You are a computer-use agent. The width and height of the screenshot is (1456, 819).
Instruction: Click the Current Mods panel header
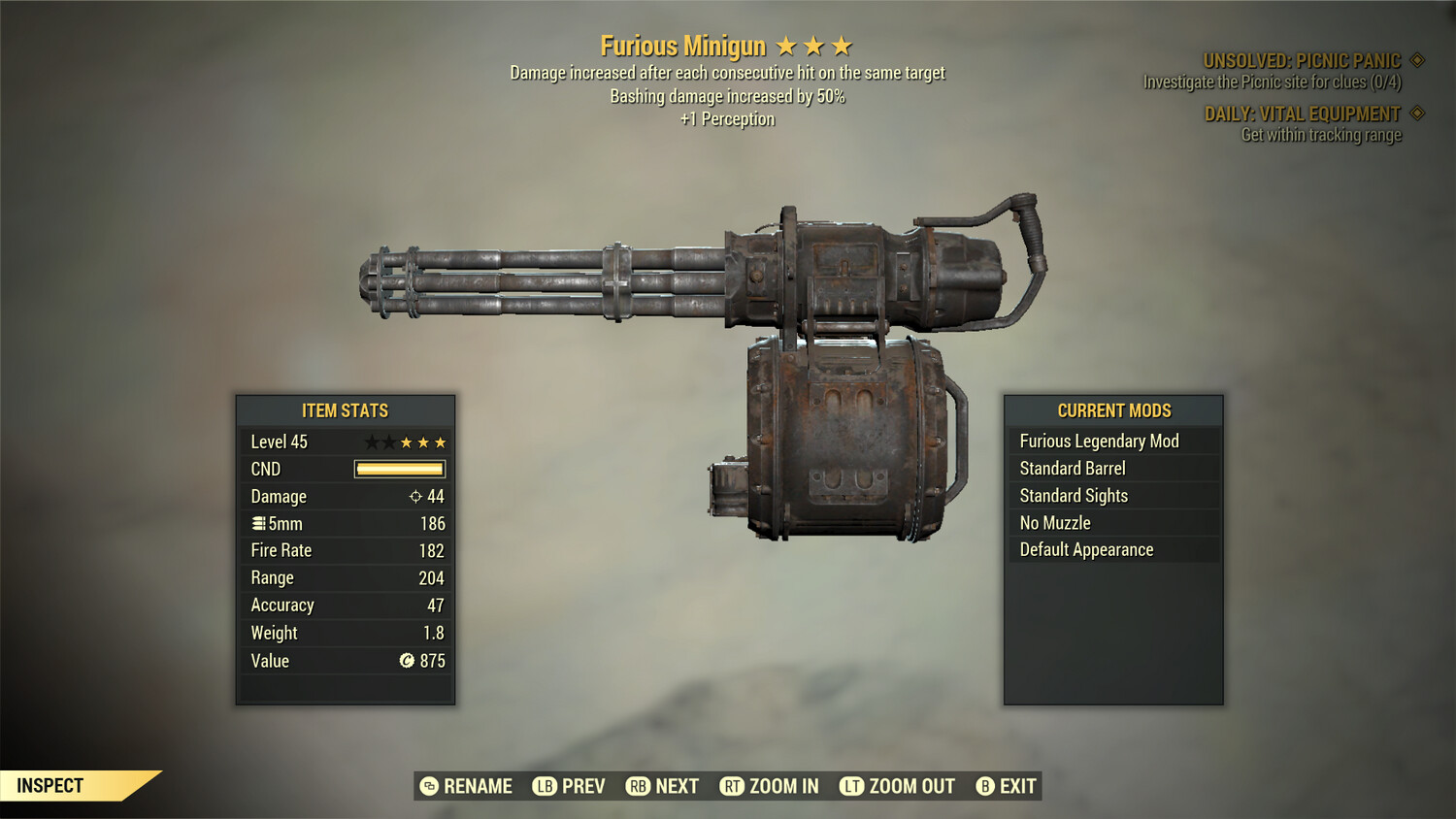click(x=1113, y=410)
